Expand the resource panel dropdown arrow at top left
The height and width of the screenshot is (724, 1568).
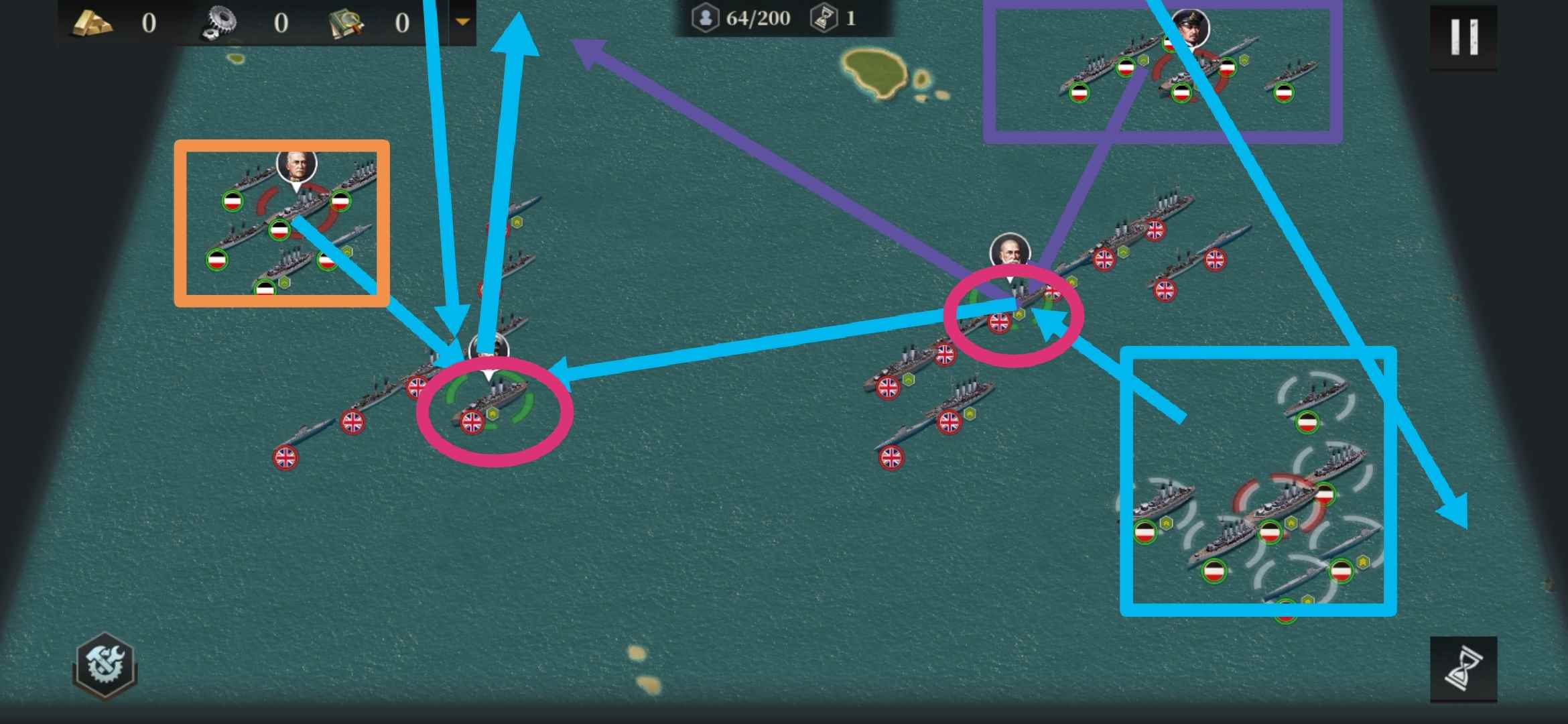coord(462,20)
